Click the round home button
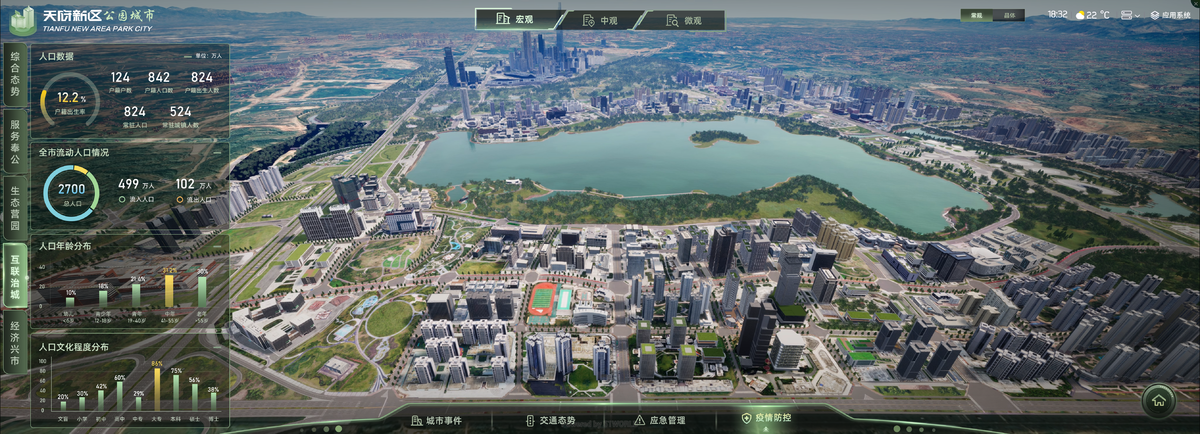The height and width of the screenshot is (434, 1200). pos(1158,401)
